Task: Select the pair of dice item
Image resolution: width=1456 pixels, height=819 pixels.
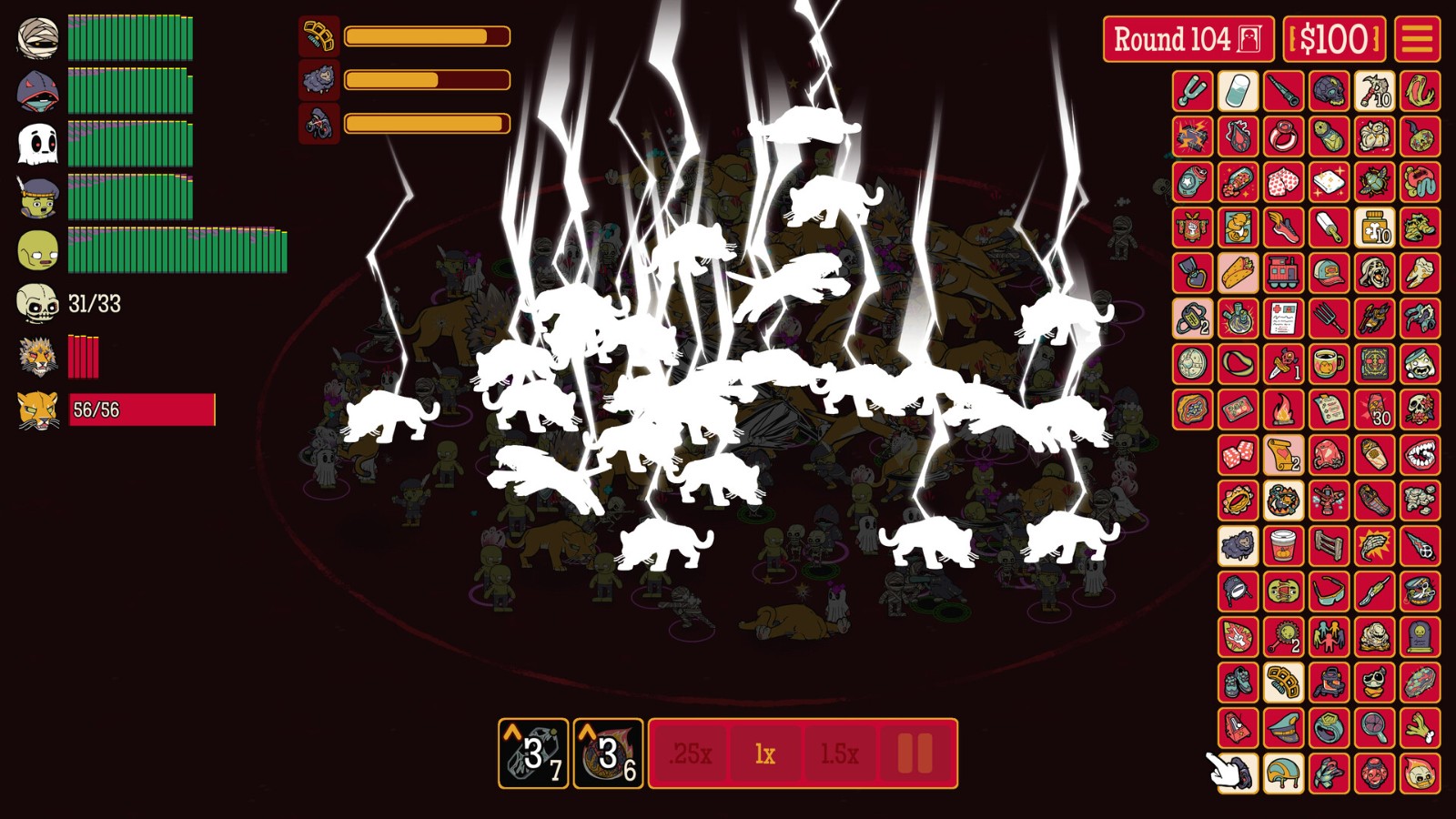Action: pyautogui.click(x=1238, y=455)
